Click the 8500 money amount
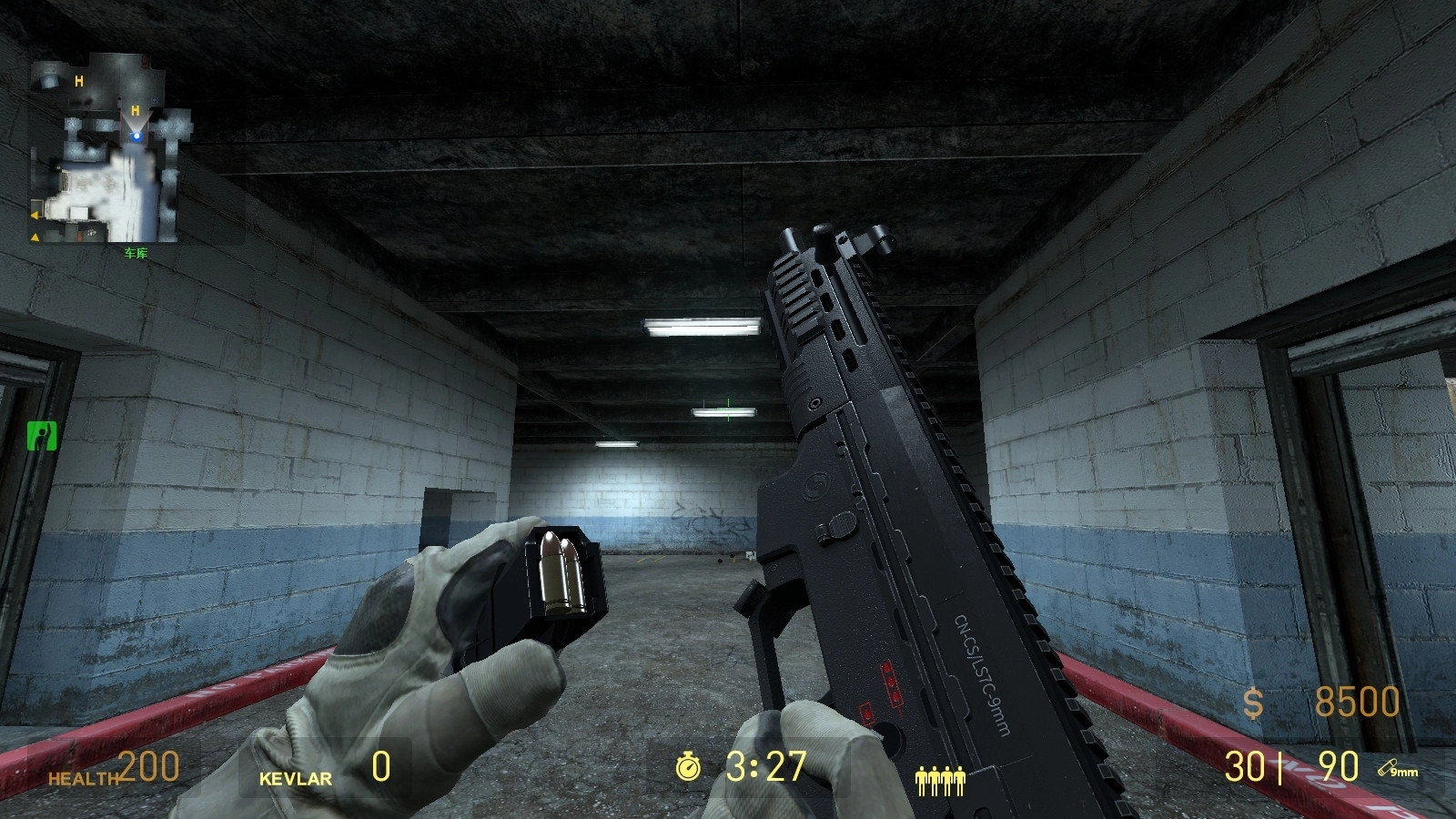 coord(1357,702)
